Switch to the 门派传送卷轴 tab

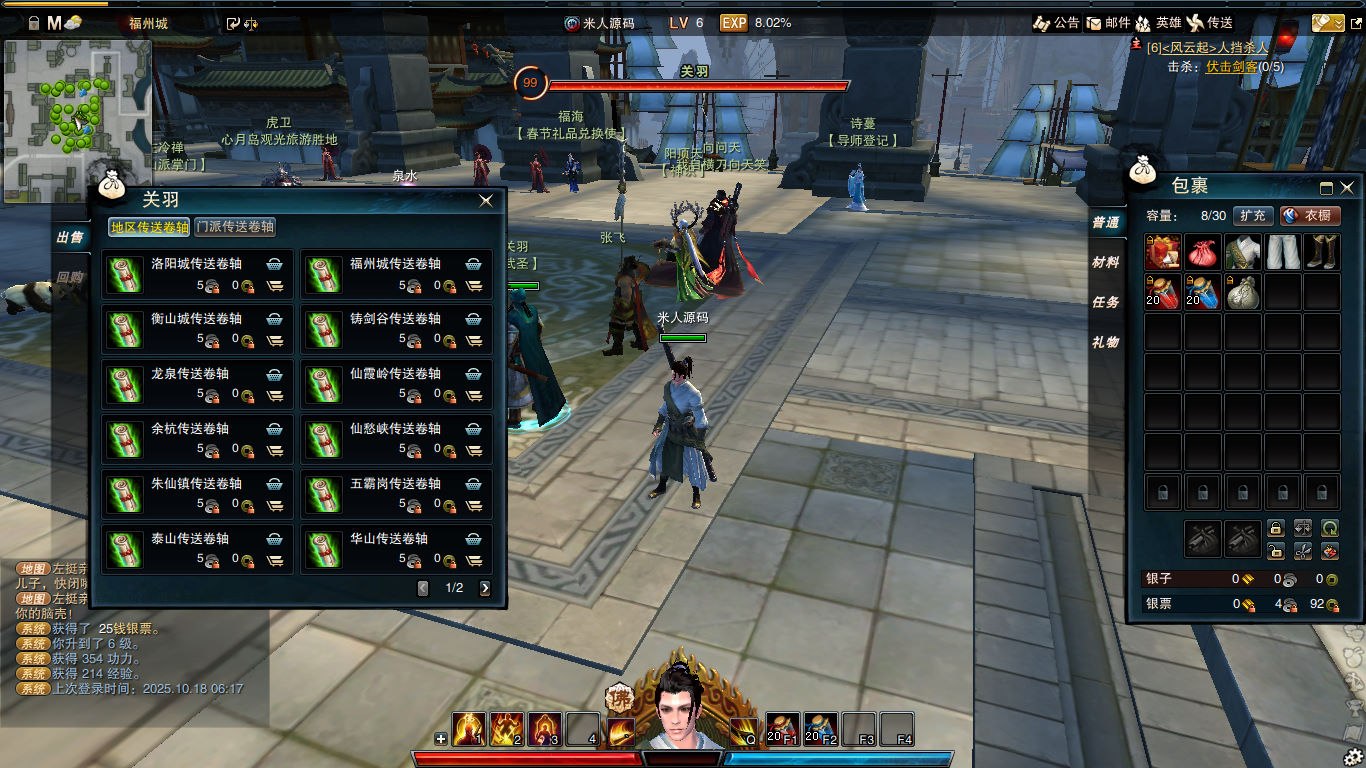[x=235, y=227]
